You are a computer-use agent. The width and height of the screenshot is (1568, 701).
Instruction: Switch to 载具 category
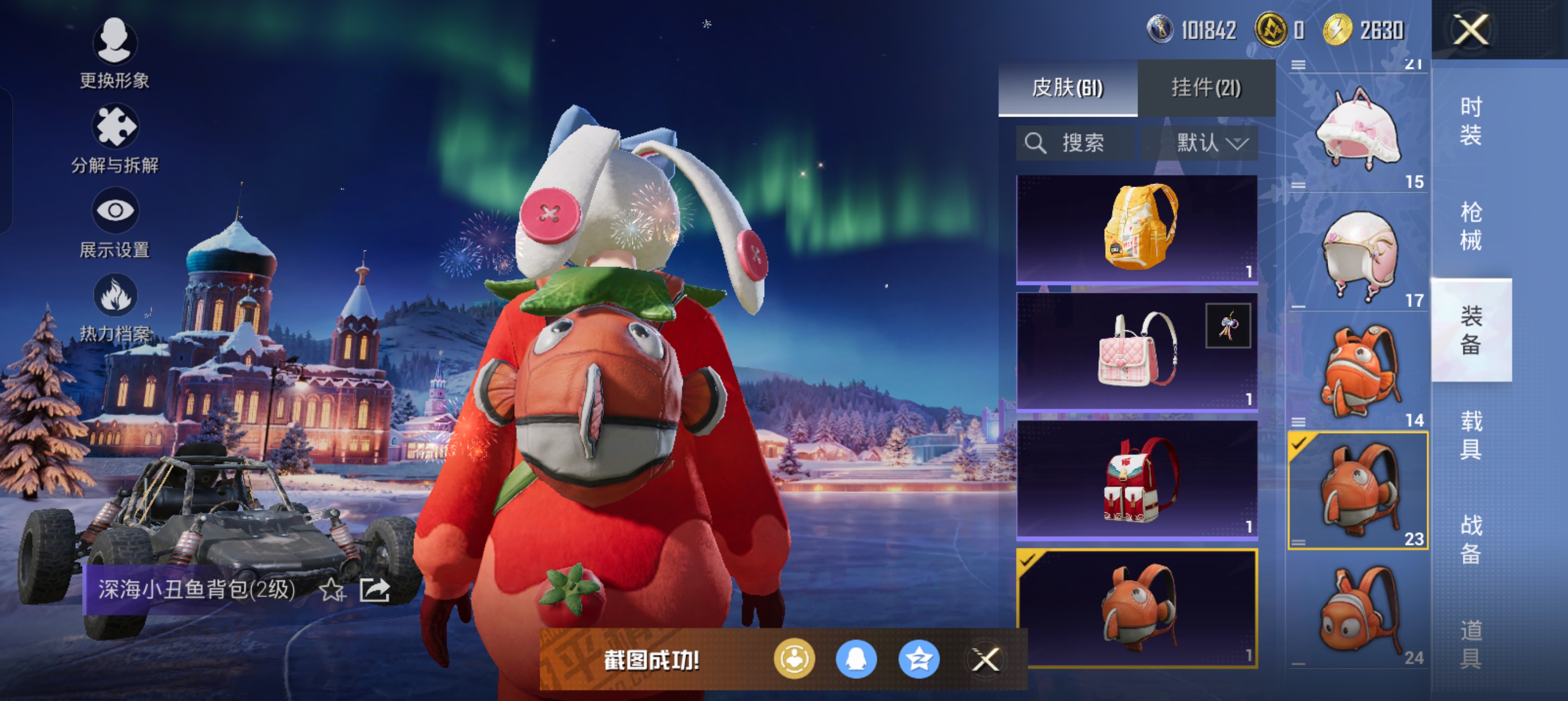(1470, 435)
